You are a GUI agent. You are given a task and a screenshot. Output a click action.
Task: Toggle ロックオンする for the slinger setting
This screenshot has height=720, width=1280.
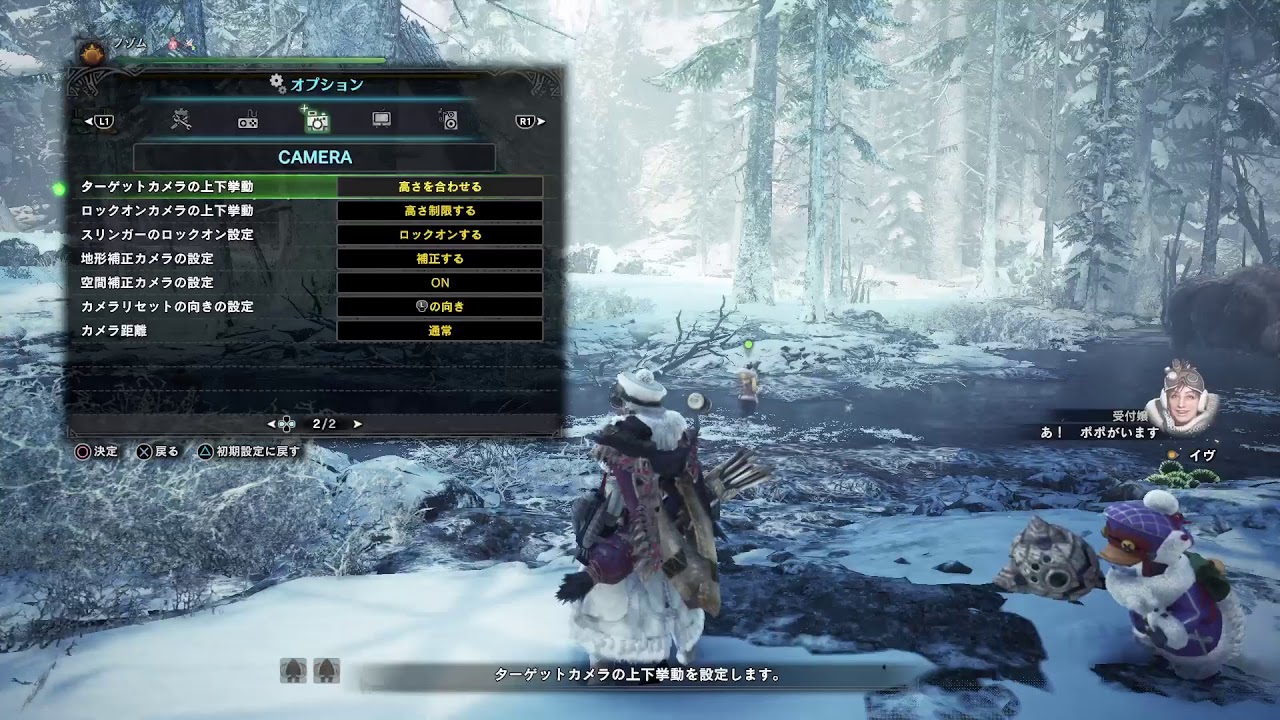[441, 234]
